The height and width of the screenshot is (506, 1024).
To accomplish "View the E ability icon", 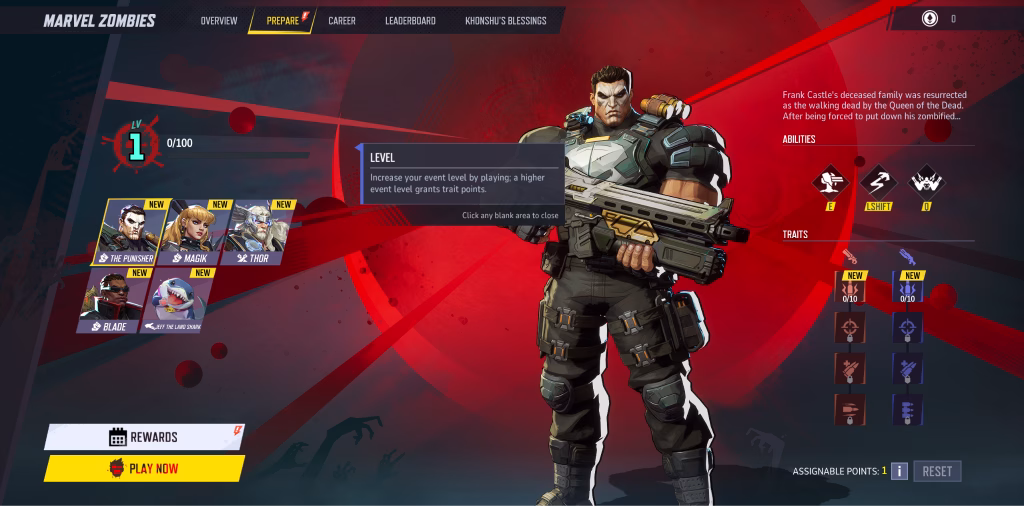I will click(830, 182).
